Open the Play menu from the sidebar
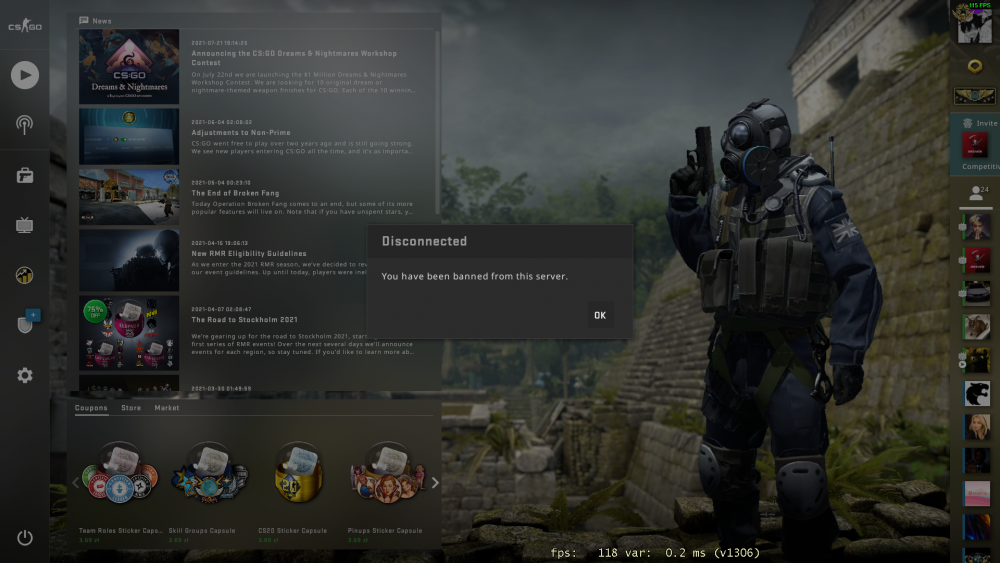 pos(25,75)
